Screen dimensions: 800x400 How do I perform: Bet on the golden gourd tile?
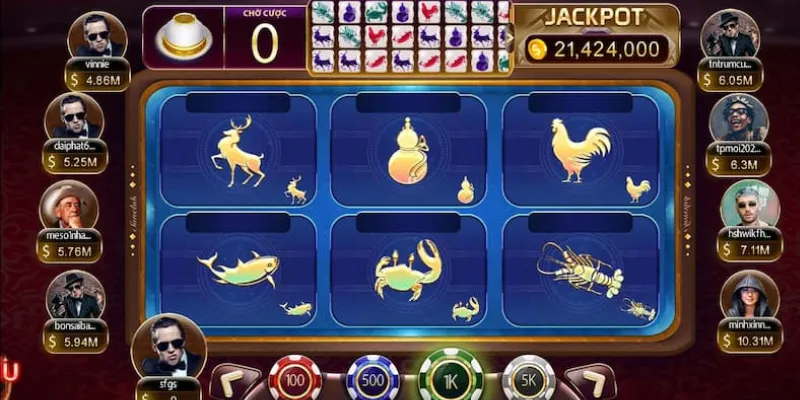click(408, 150)
